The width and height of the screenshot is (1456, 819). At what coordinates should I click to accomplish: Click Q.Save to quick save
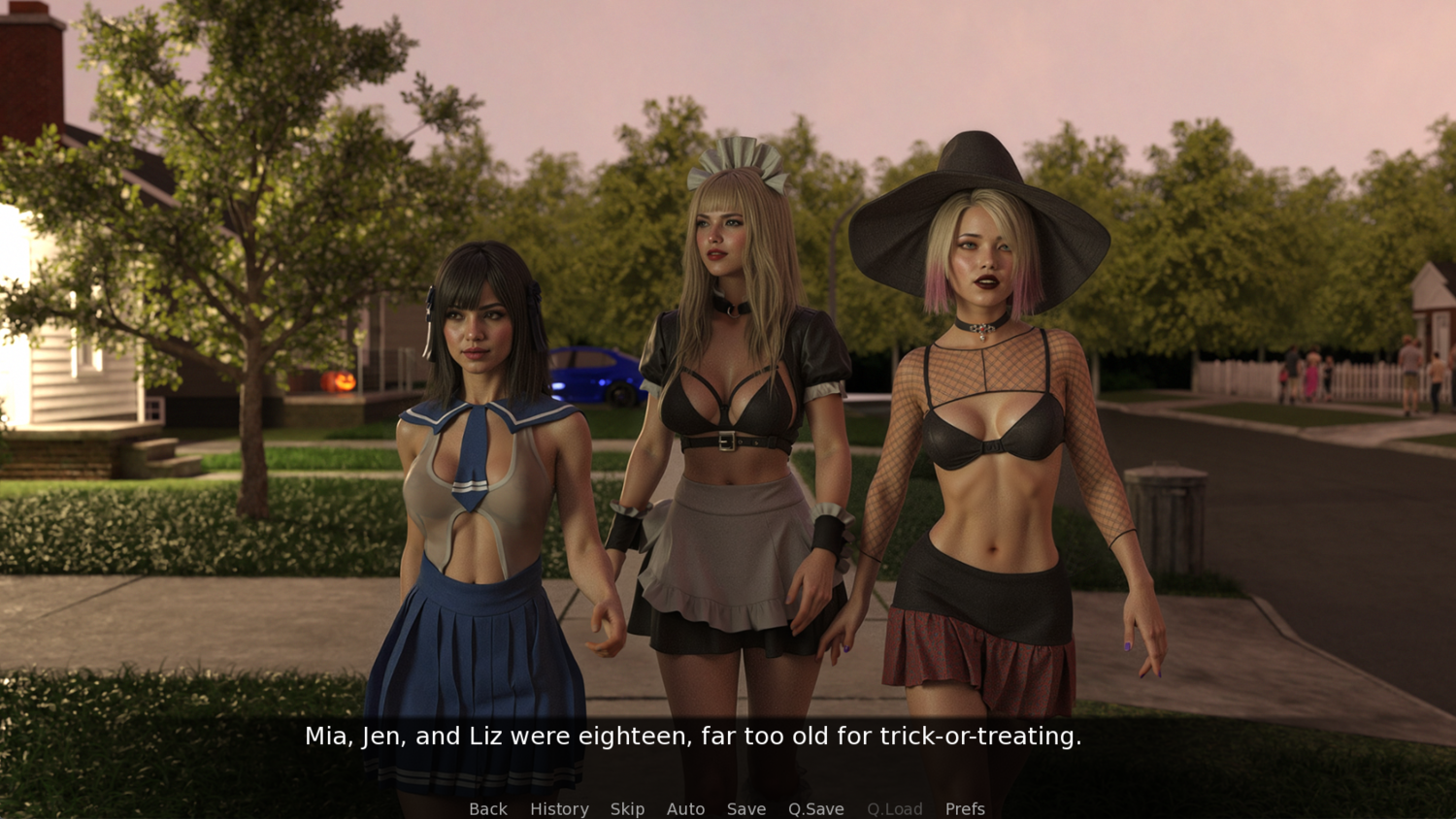[x=815, y=808]
